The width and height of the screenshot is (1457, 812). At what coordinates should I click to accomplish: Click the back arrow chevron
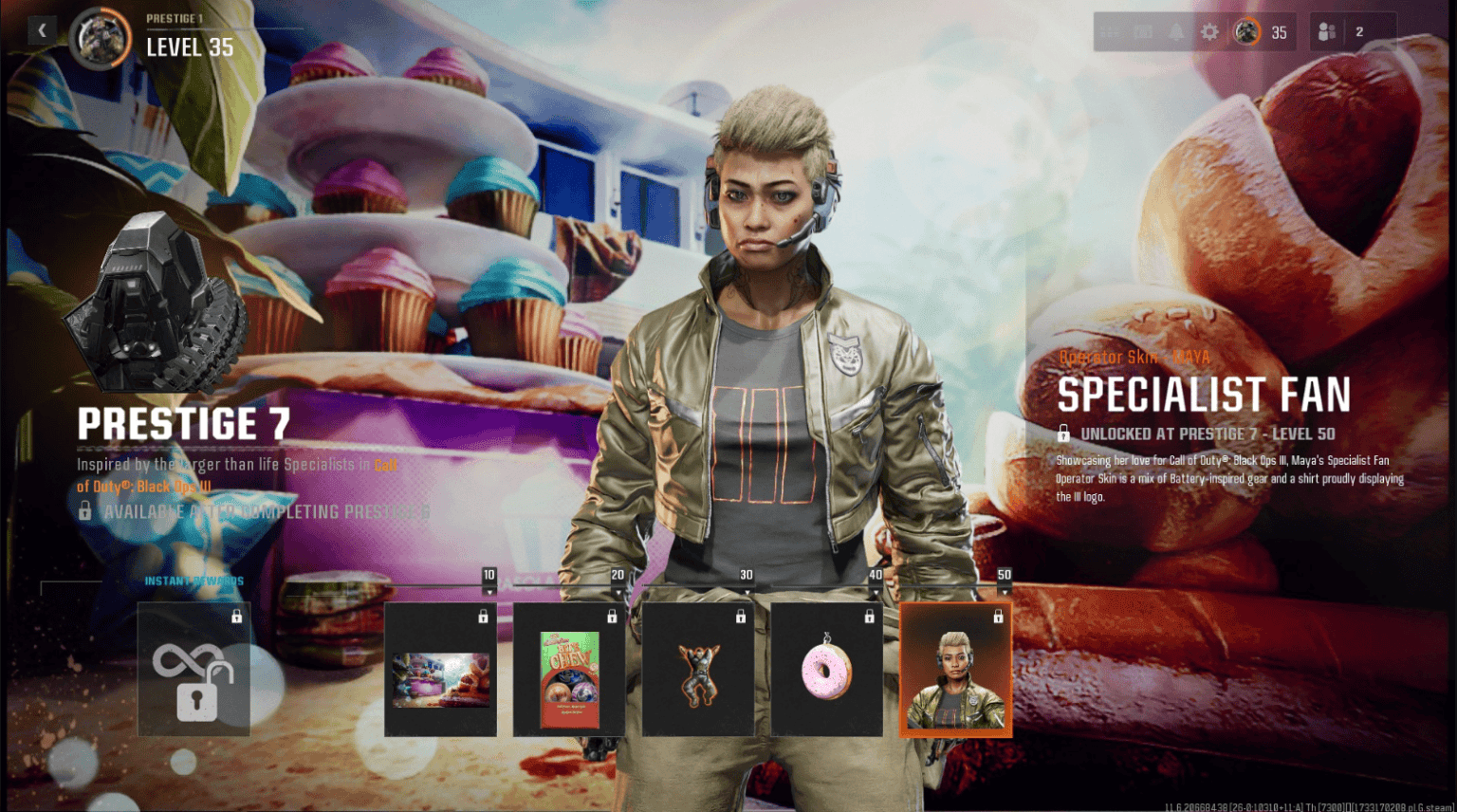[43, 30]
